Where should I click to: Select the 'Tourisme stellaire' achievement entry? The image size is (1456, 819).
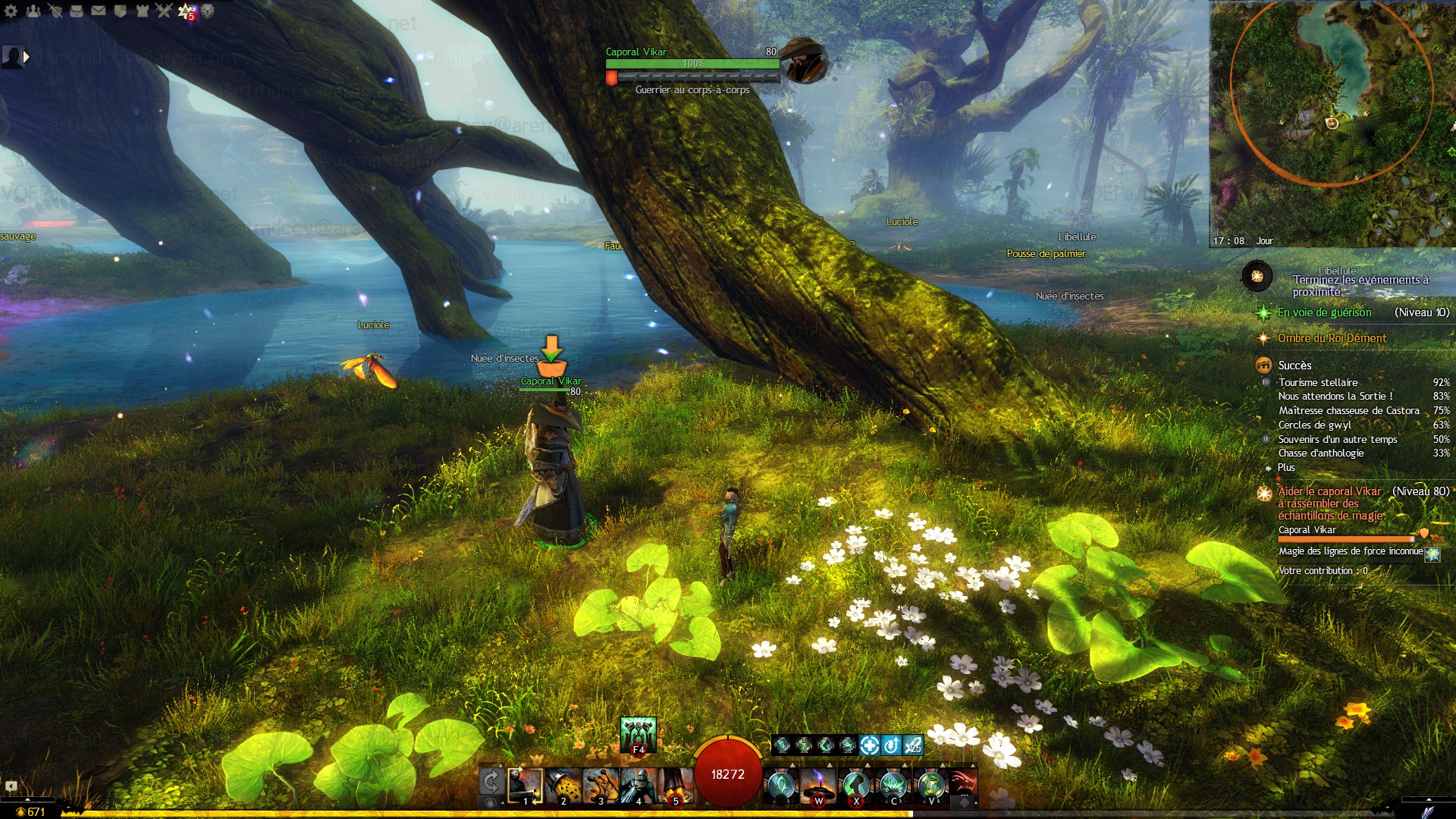1318,382
